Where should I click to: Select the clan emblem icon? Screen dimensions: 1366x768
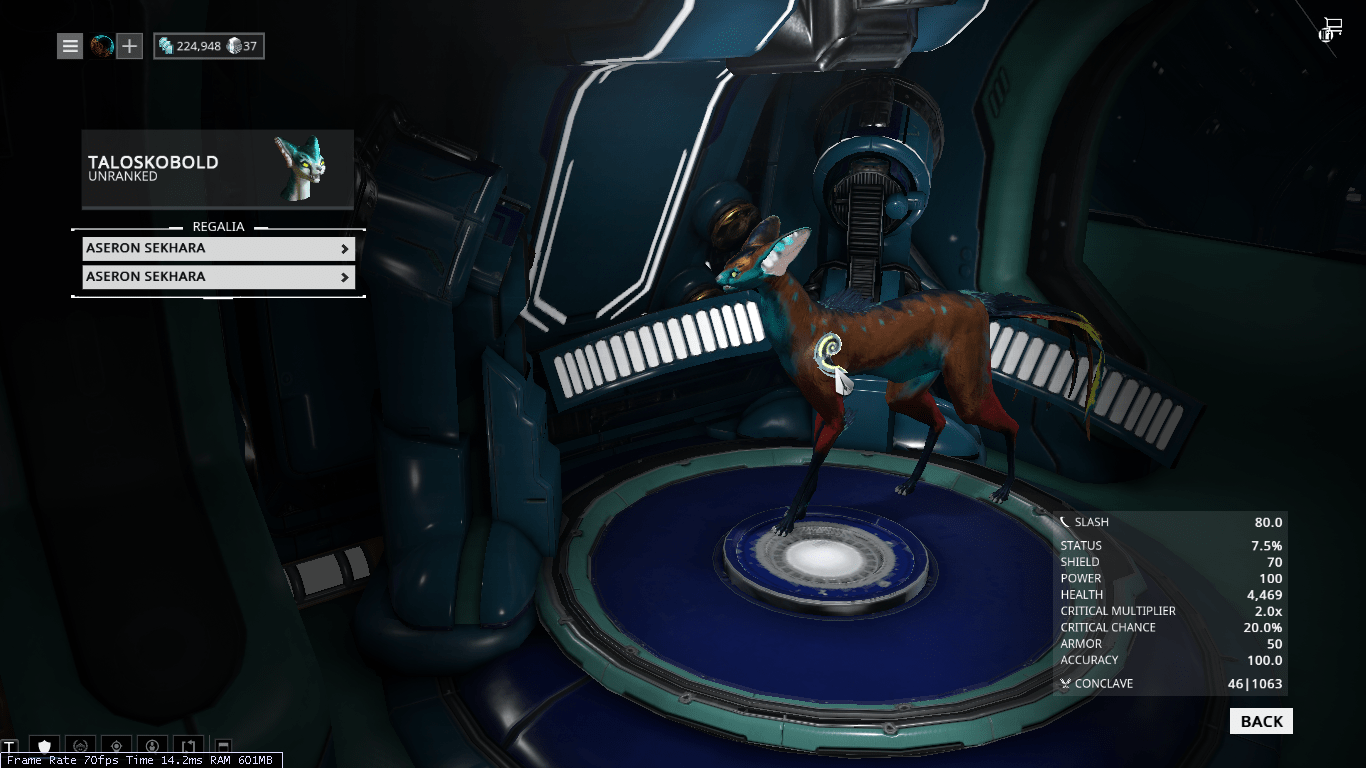coord(81,745)
